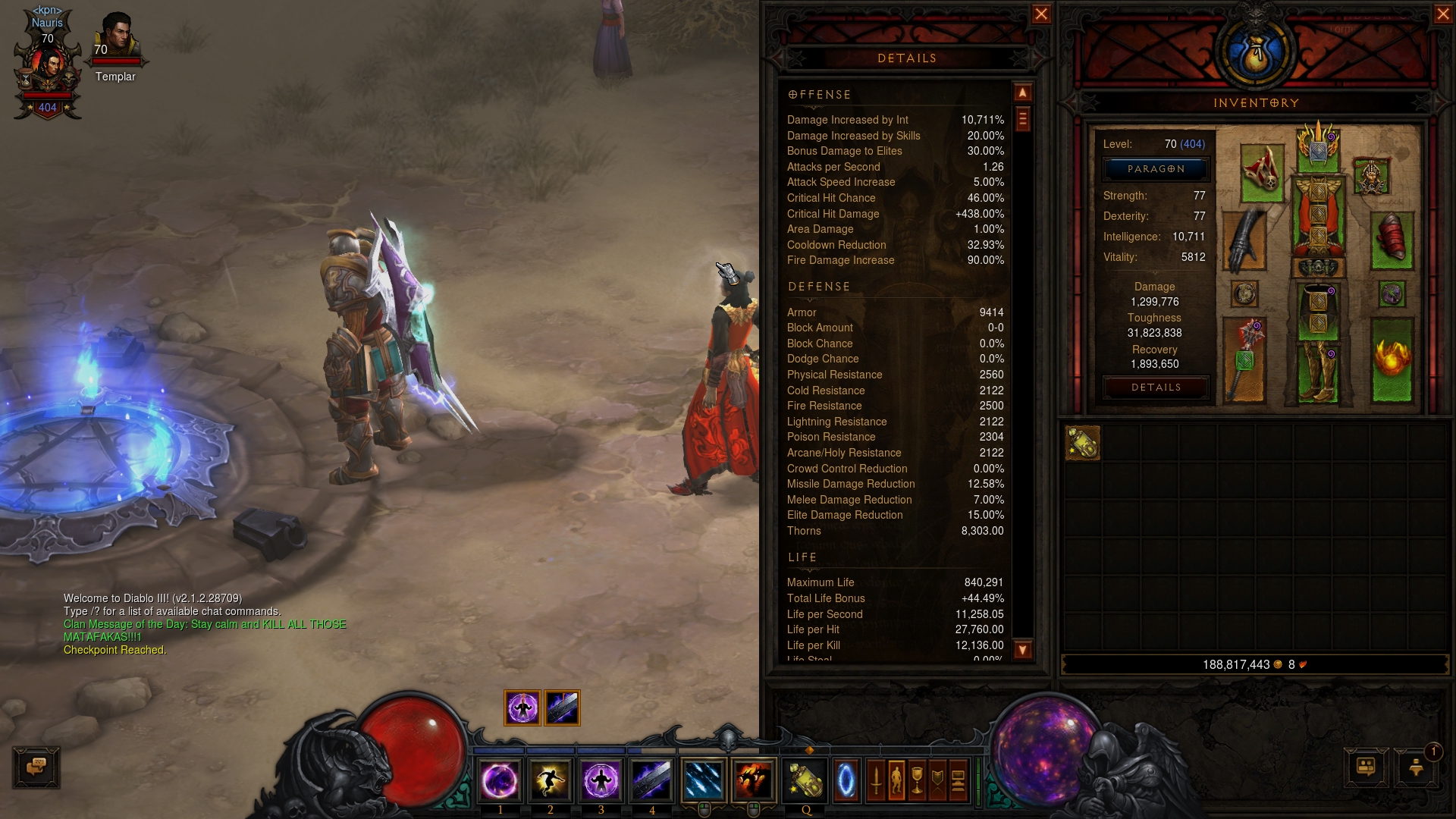This screenshot has height=819, width=1456.
Task: Select the fiery orb off-hand slot
Action: [x=1392, y=359]
